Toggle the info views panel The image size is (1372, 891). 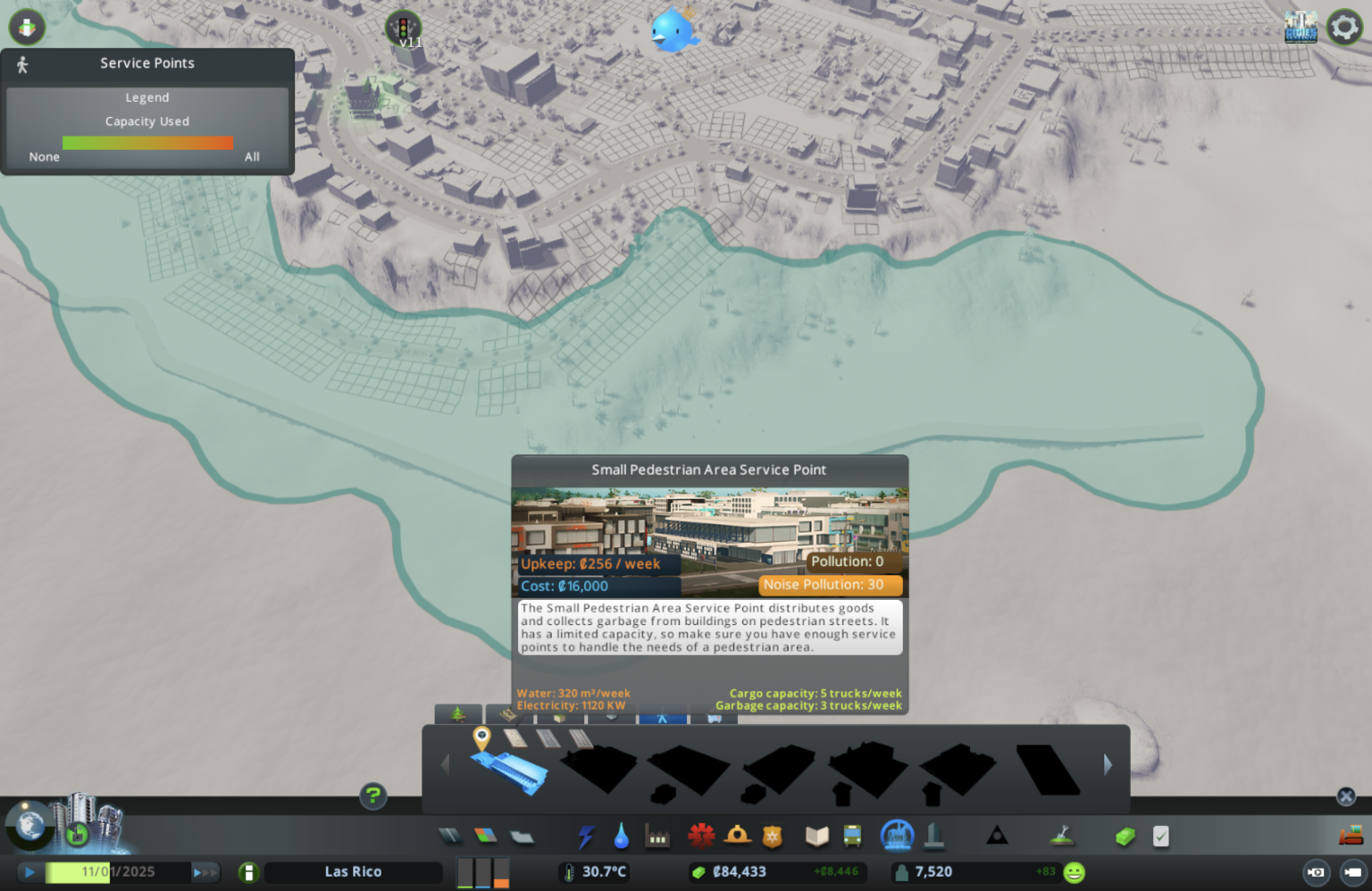[x=26, y=27]
